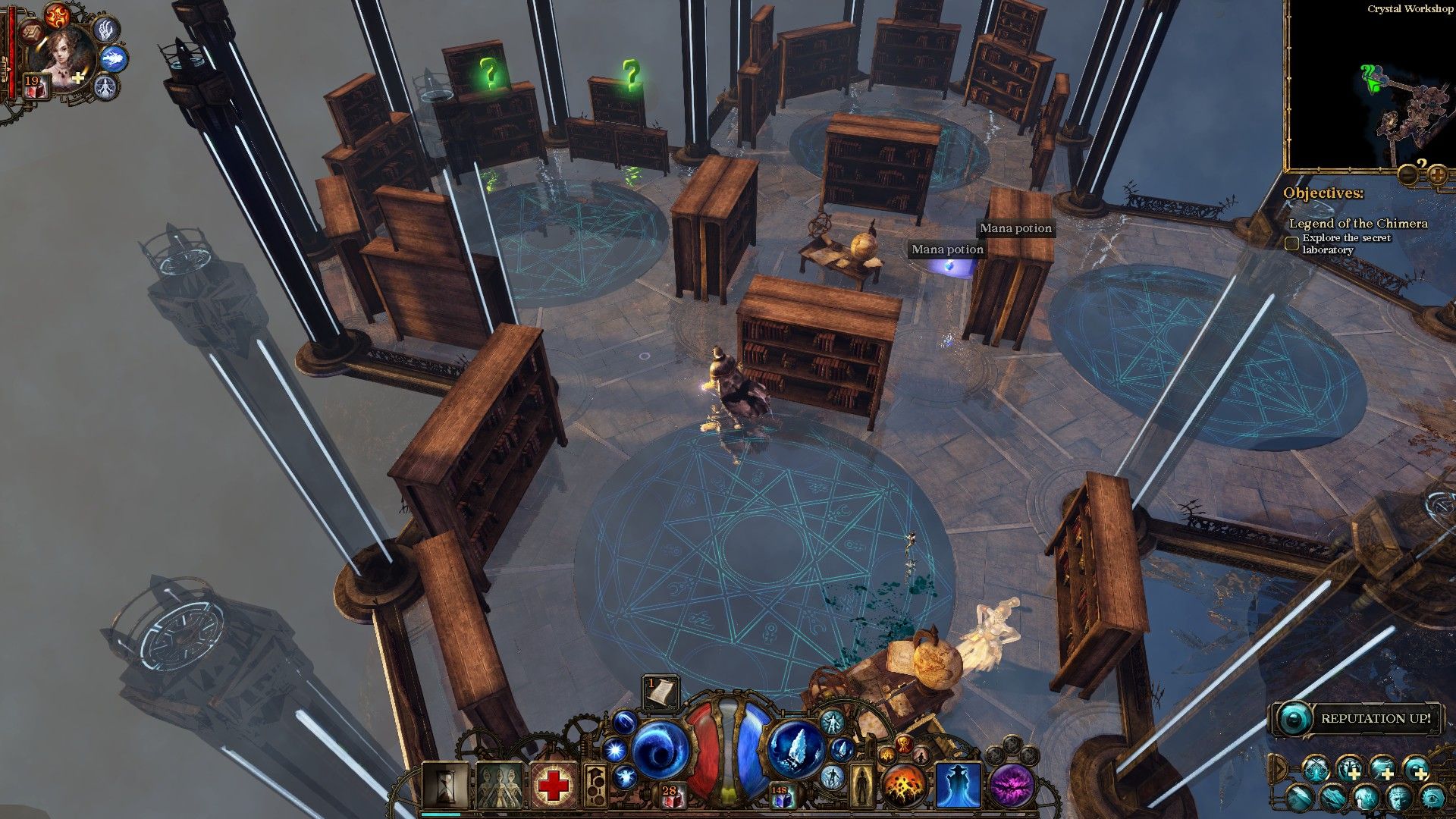The image size is (1456, 819).
Task: Drink the health potion with count 28
Action: [x=670, y=795]
